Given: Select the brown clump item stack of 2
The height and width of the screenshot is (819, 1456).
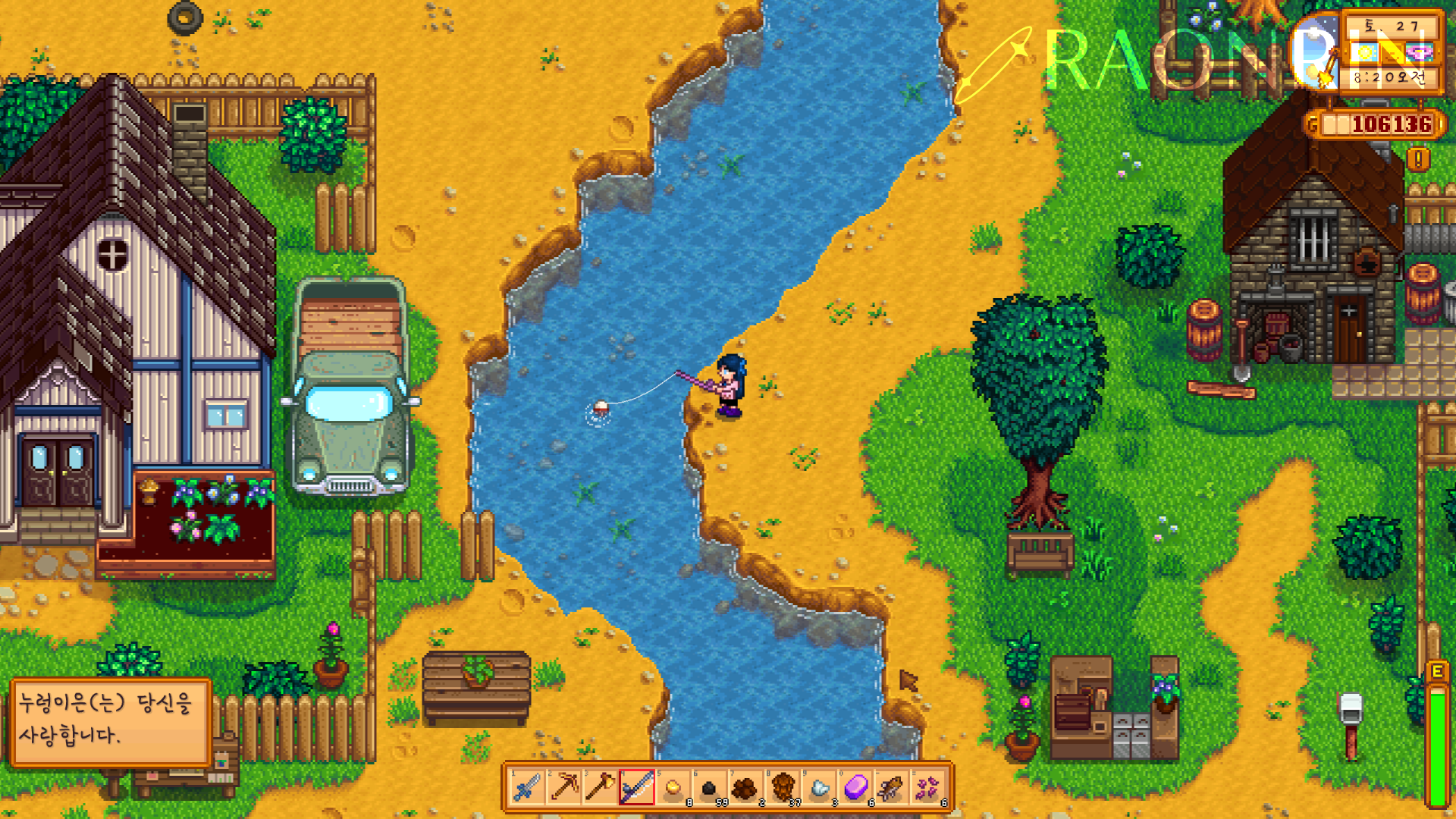Looking at the screenshot, I should point(745,788).
